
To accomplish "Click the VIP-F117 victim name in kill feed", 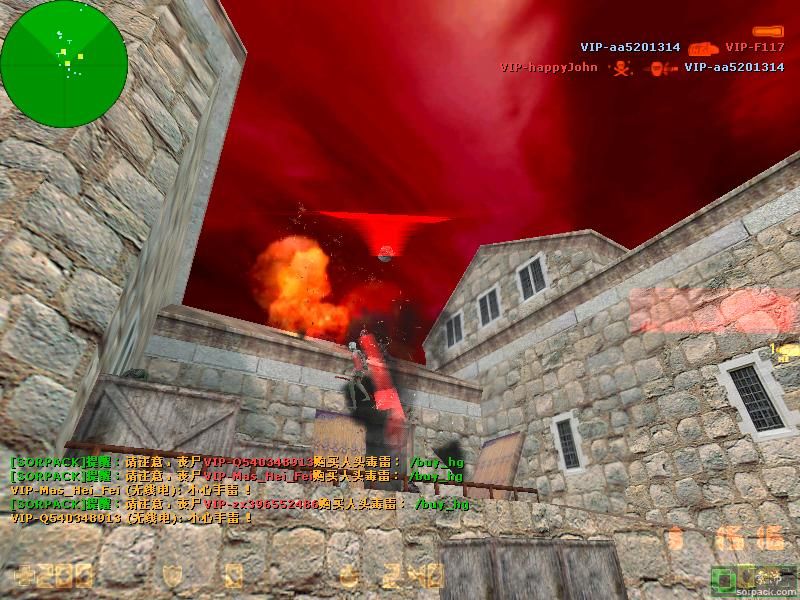I will click(x=755, y=47).
